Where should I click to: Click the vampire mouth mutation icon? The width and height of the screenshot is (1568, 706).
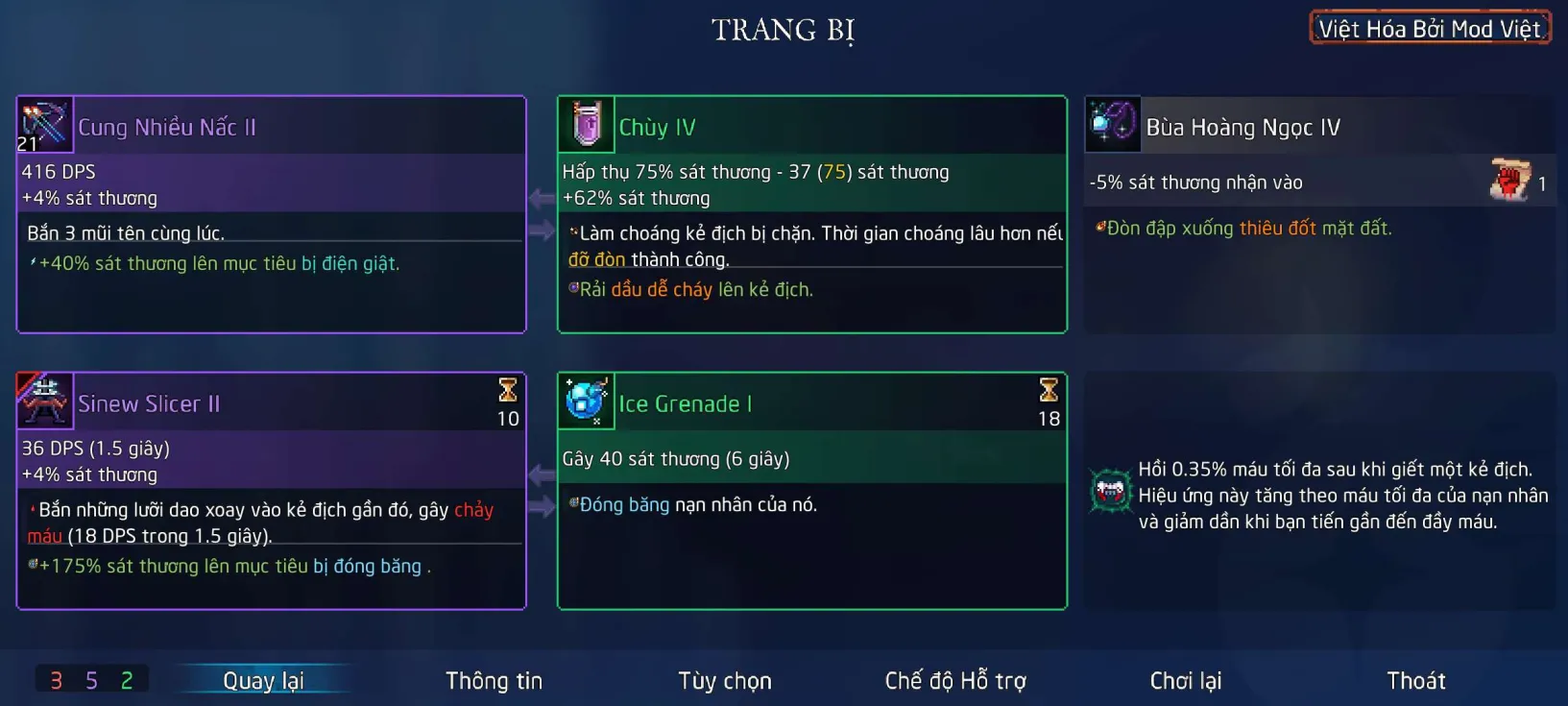coord(1110,491)
